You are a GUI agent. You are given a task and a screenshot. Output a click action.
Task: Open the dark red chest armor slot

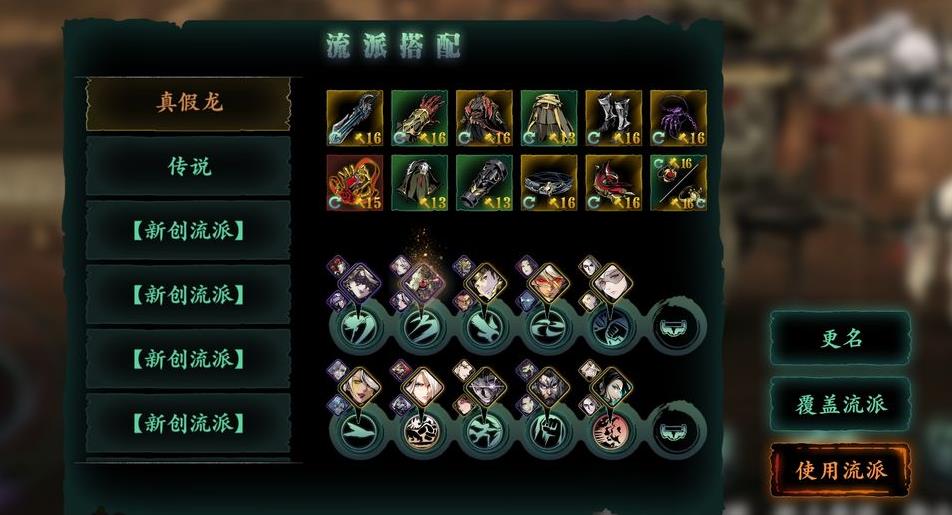(484, 118)
